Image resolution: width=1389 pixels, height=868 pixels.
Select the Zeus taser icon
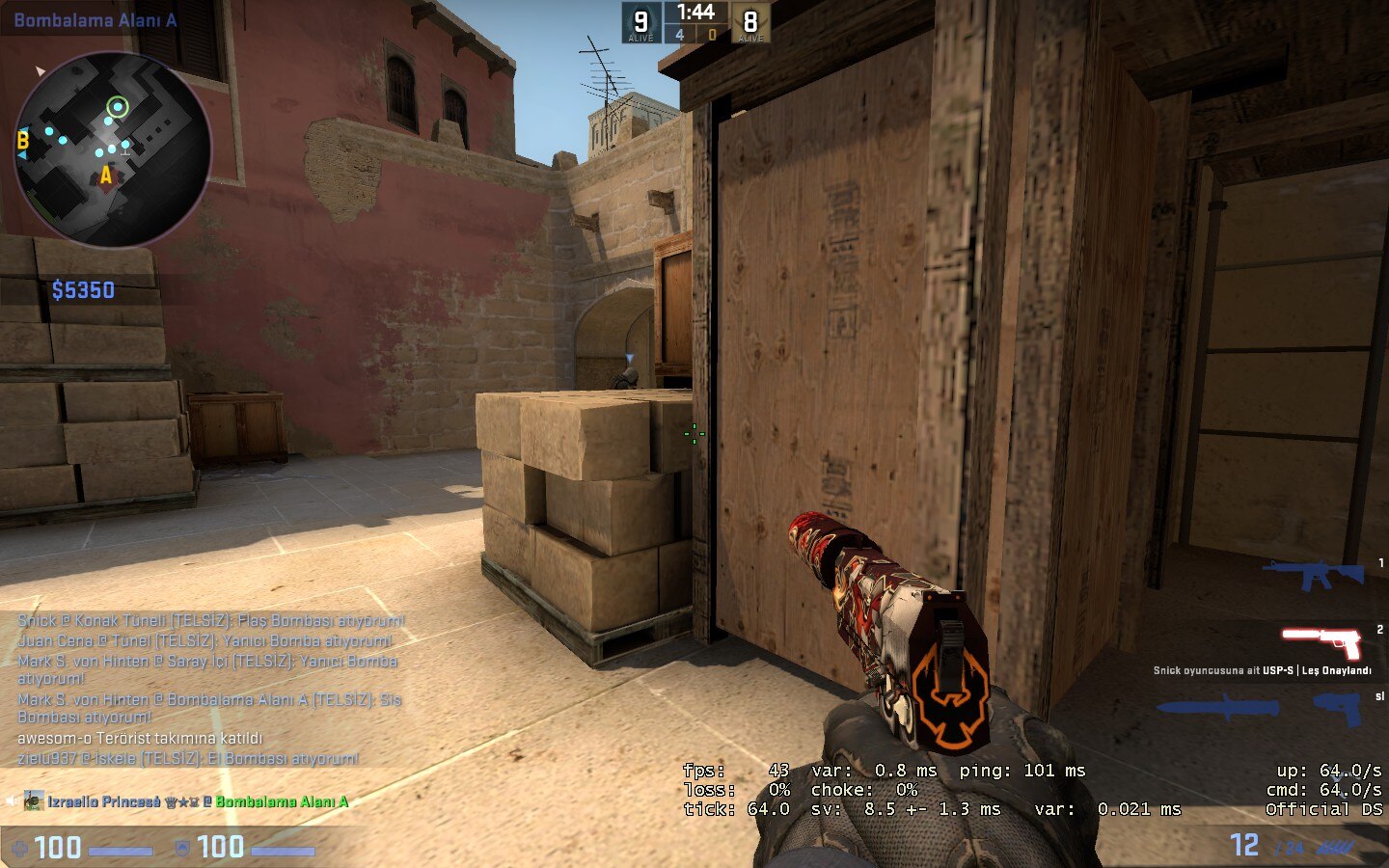(1337, 708)
